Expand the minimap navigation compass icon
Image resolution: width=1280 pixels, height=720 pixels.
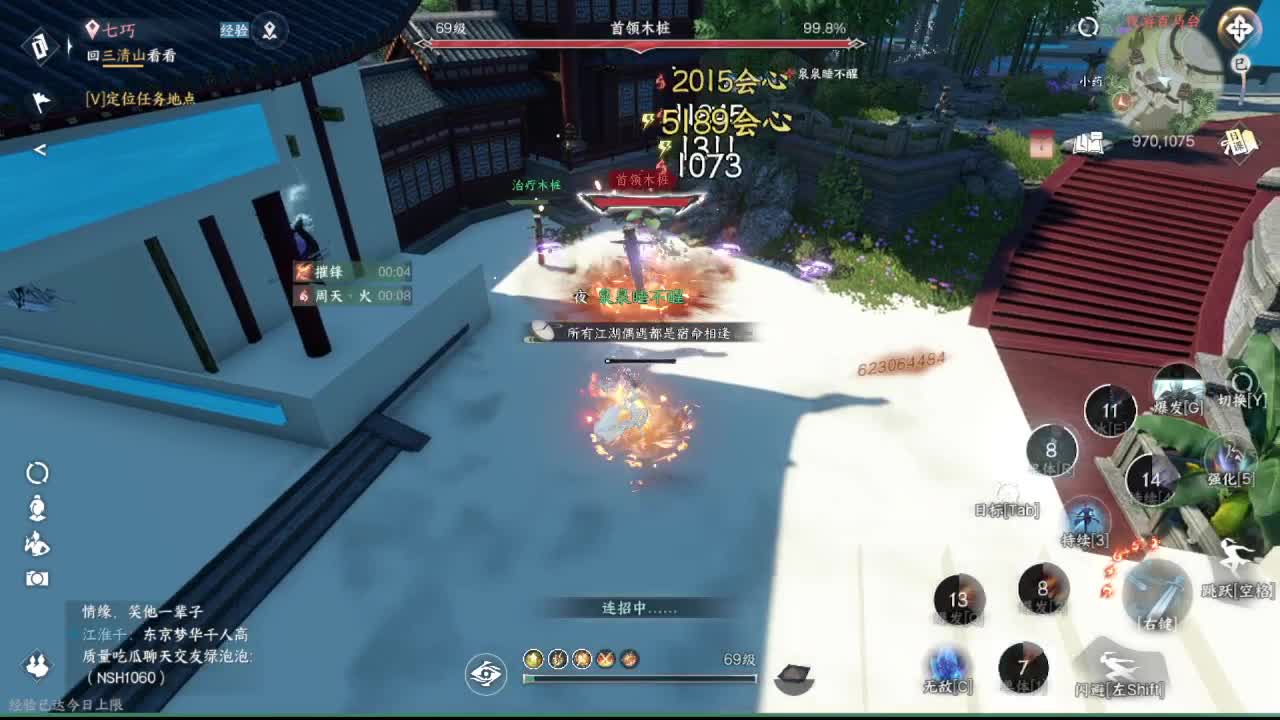[1238, 28]
